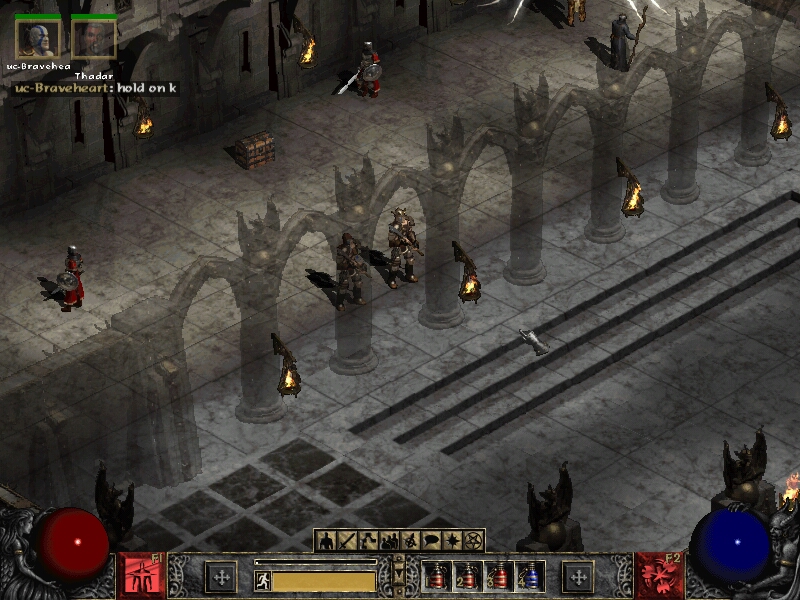Open the skill tree panel

pyautogui.click(x=368, y=541)
